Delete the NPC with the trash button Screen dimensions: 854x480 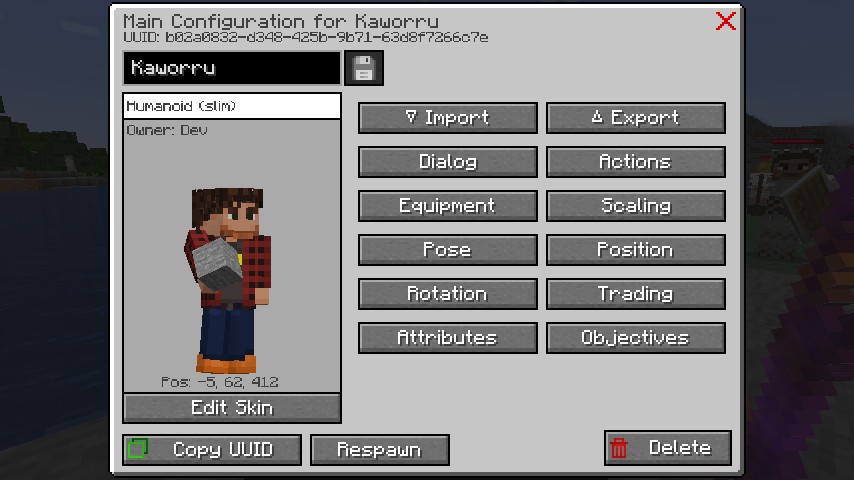[x=667, y=448]
